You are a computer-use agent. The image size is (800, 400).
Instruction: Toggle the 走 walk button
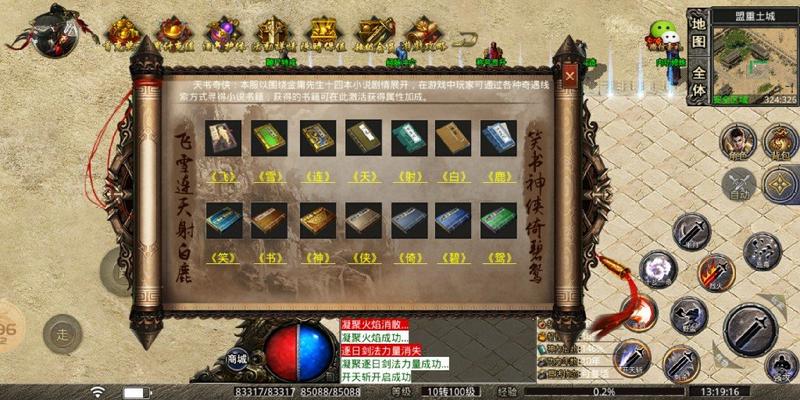(x=62, y=332)
